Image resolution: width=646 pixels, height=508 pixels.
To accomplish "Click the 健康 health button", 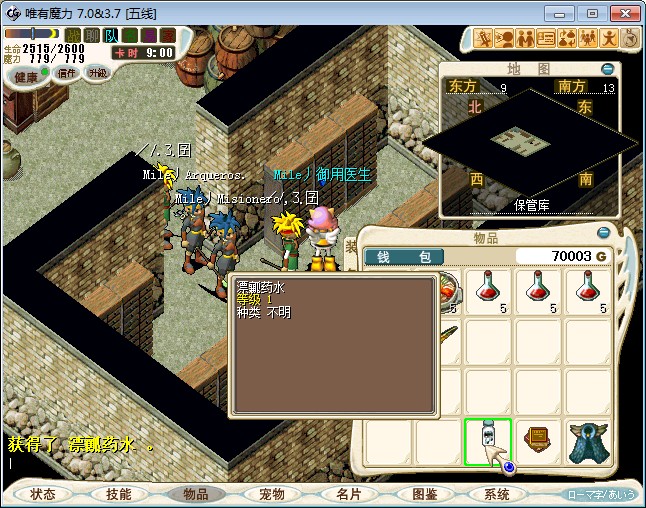I will tap(26, 77).
